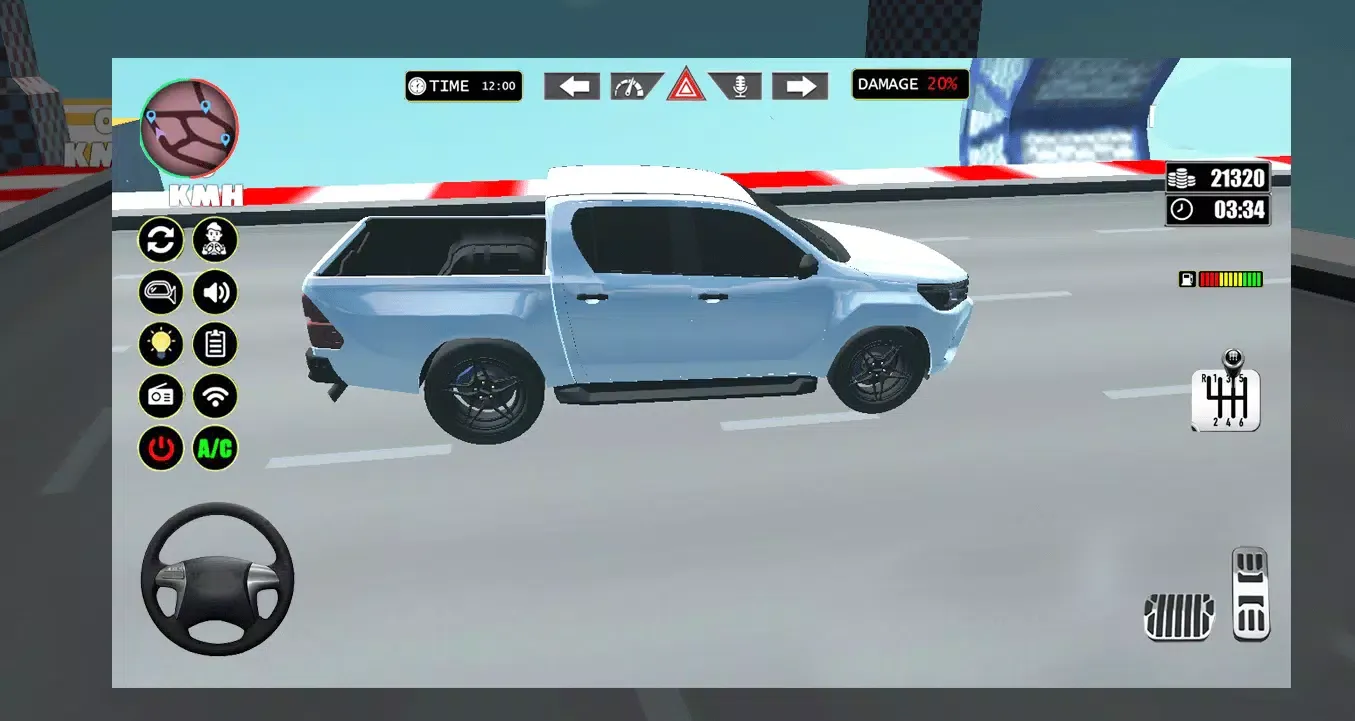Image resolution: width=1355 pixels, height=721 pixels.
Task: Open the clipboard missions panel
Action: point(214,344)
